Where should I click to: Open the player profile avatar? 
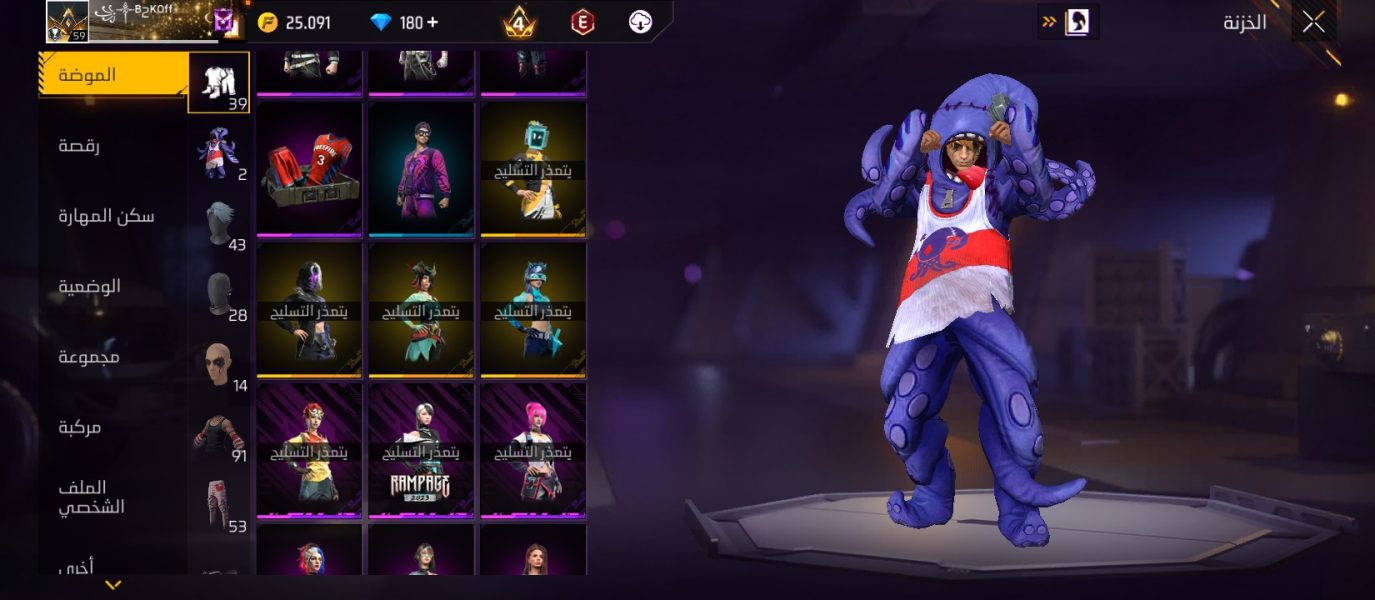tap(67, 21)
